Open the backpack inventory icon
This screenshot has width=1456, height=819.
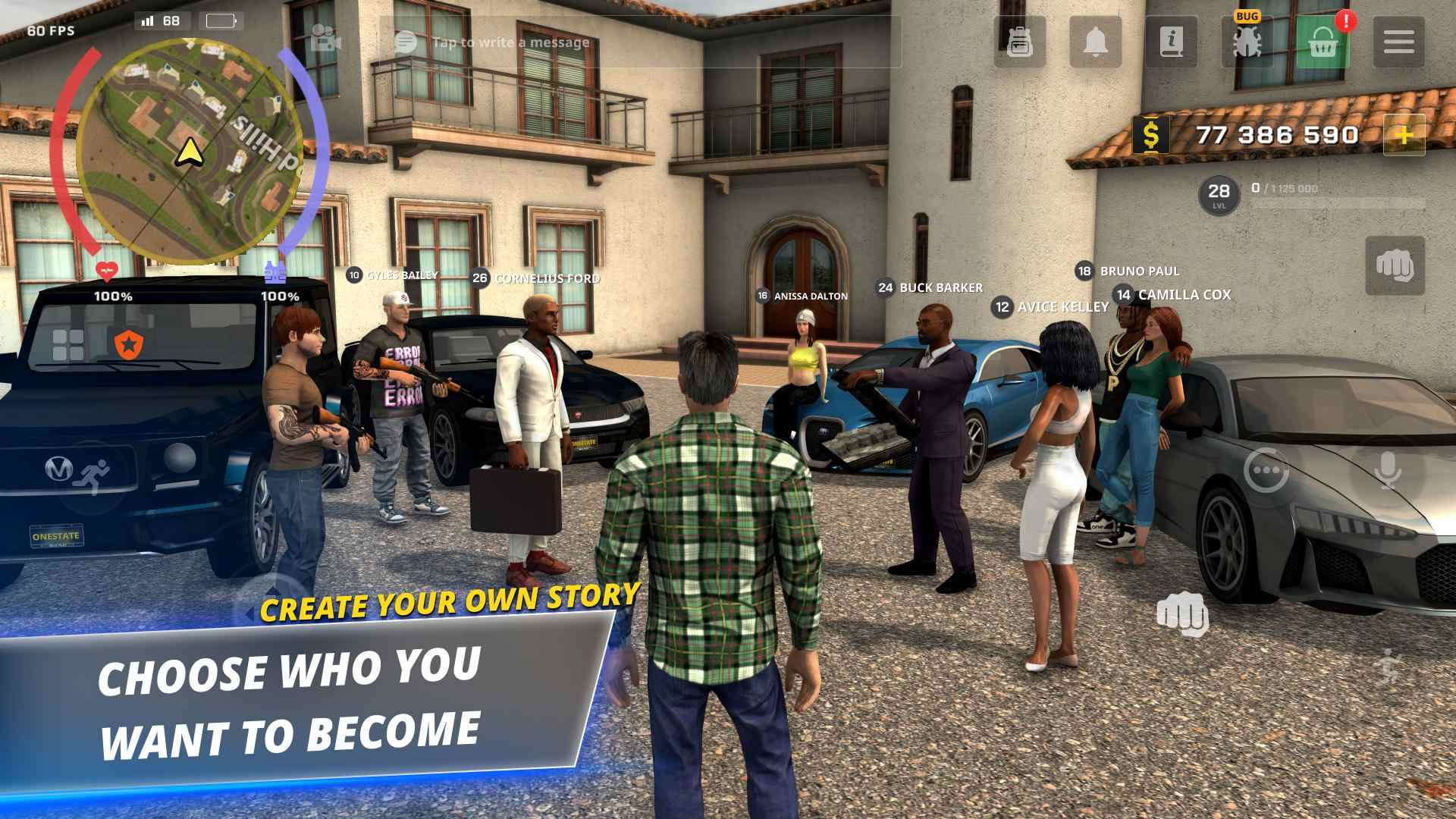[x=1020, y=42]
